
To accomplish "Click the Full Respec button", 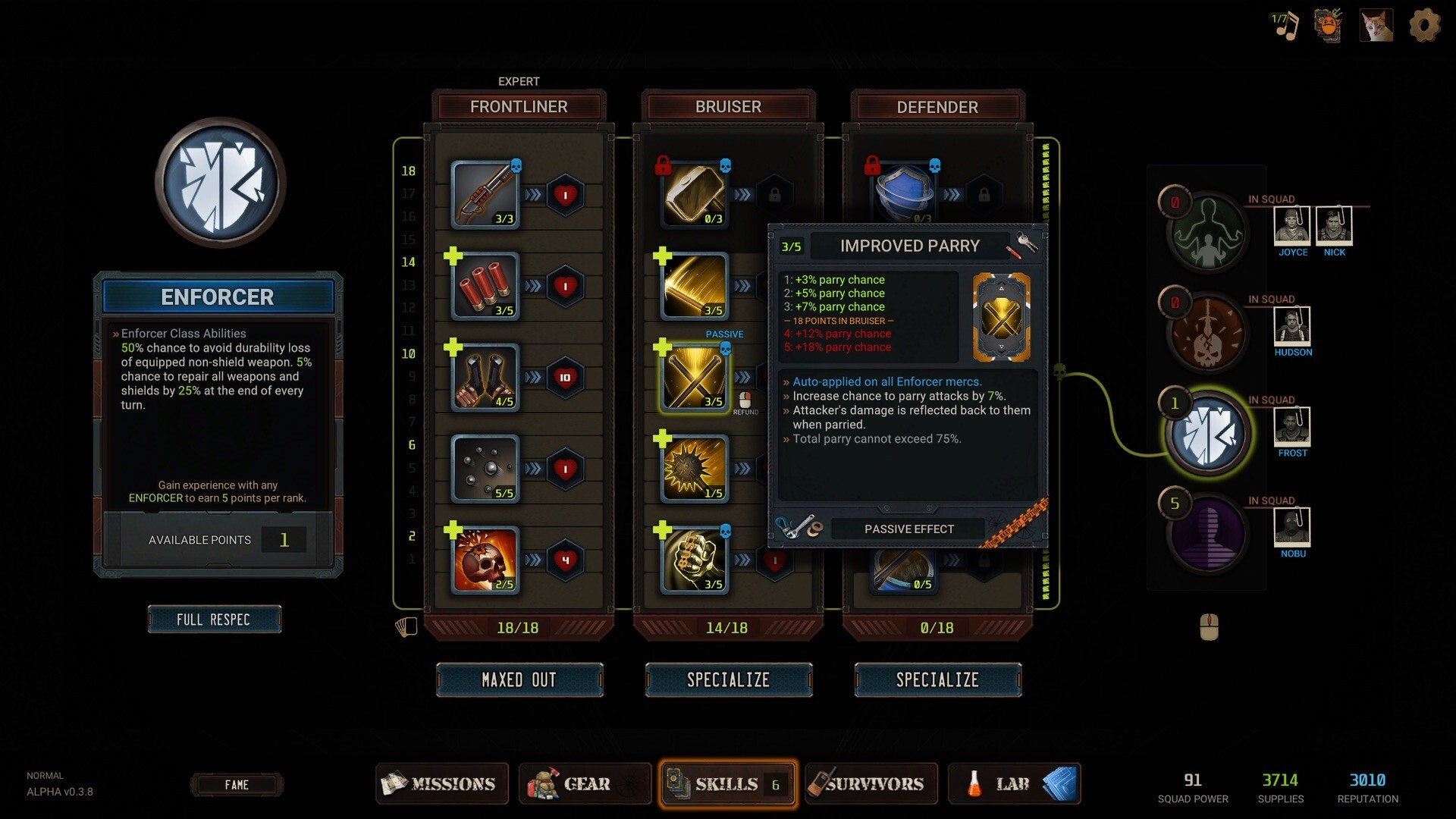I will [x=214, y=620].
